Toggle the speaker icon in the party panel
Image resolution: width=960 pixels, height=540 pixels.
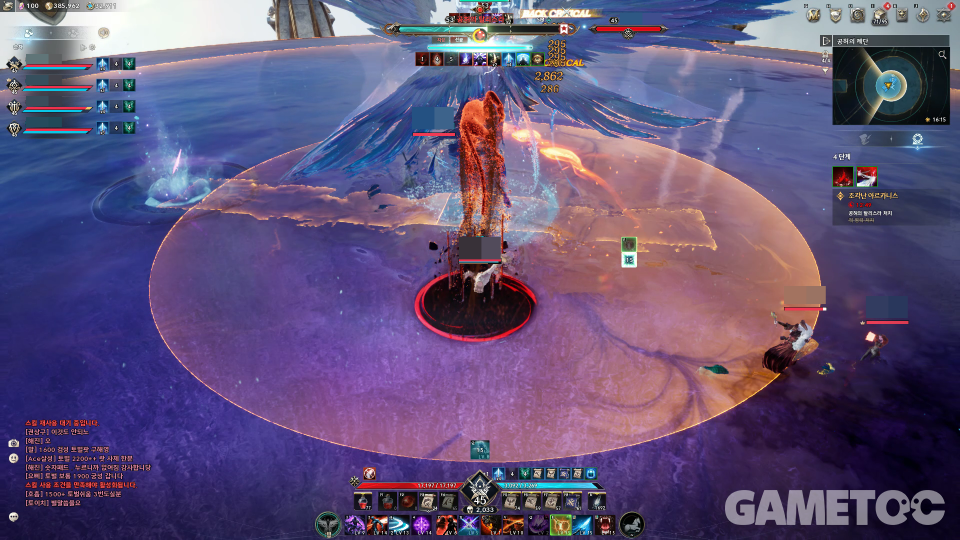click(104, 33)
